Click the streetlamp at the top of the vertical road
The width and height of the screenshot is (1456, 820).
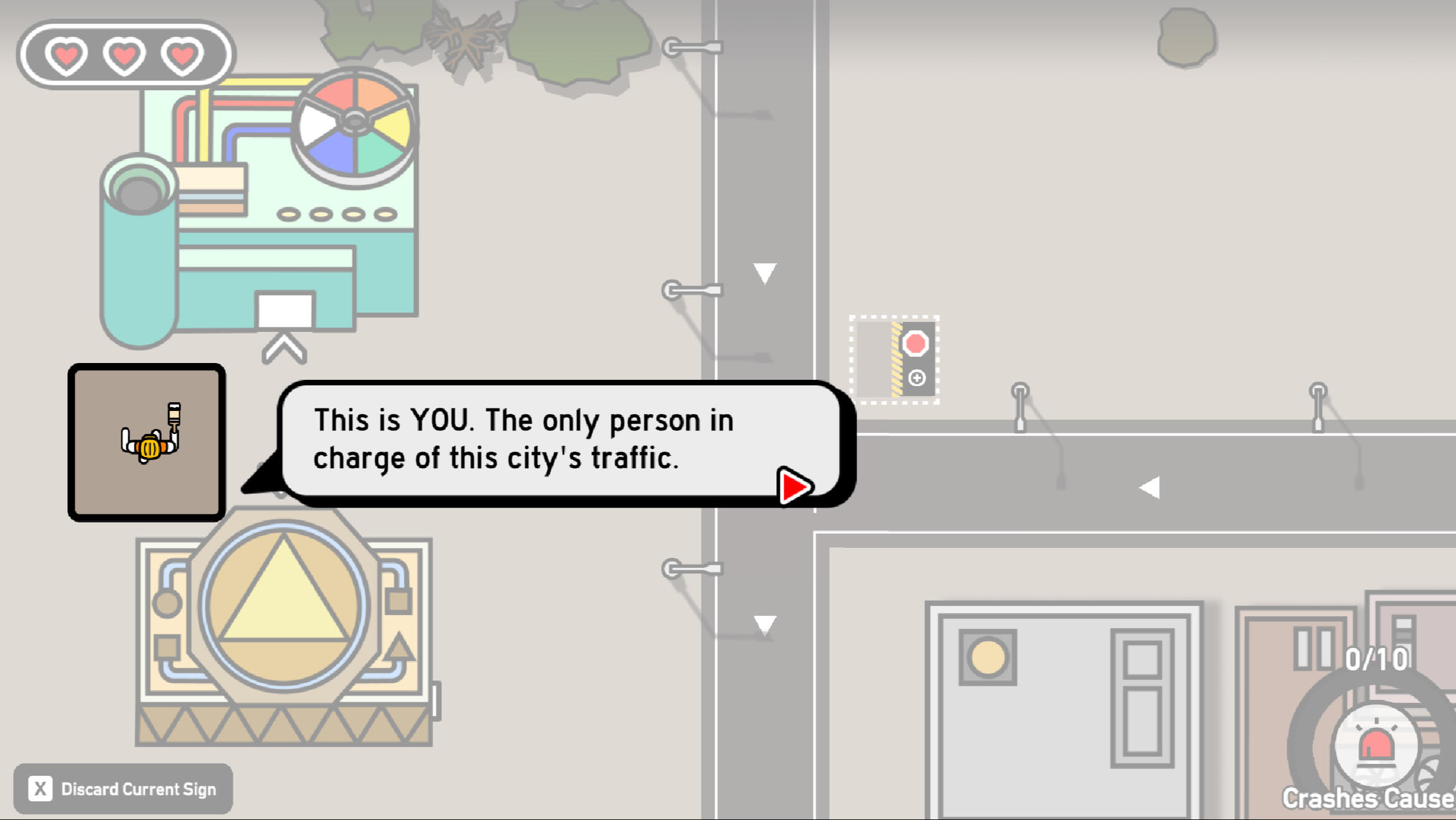click(691, 47)
